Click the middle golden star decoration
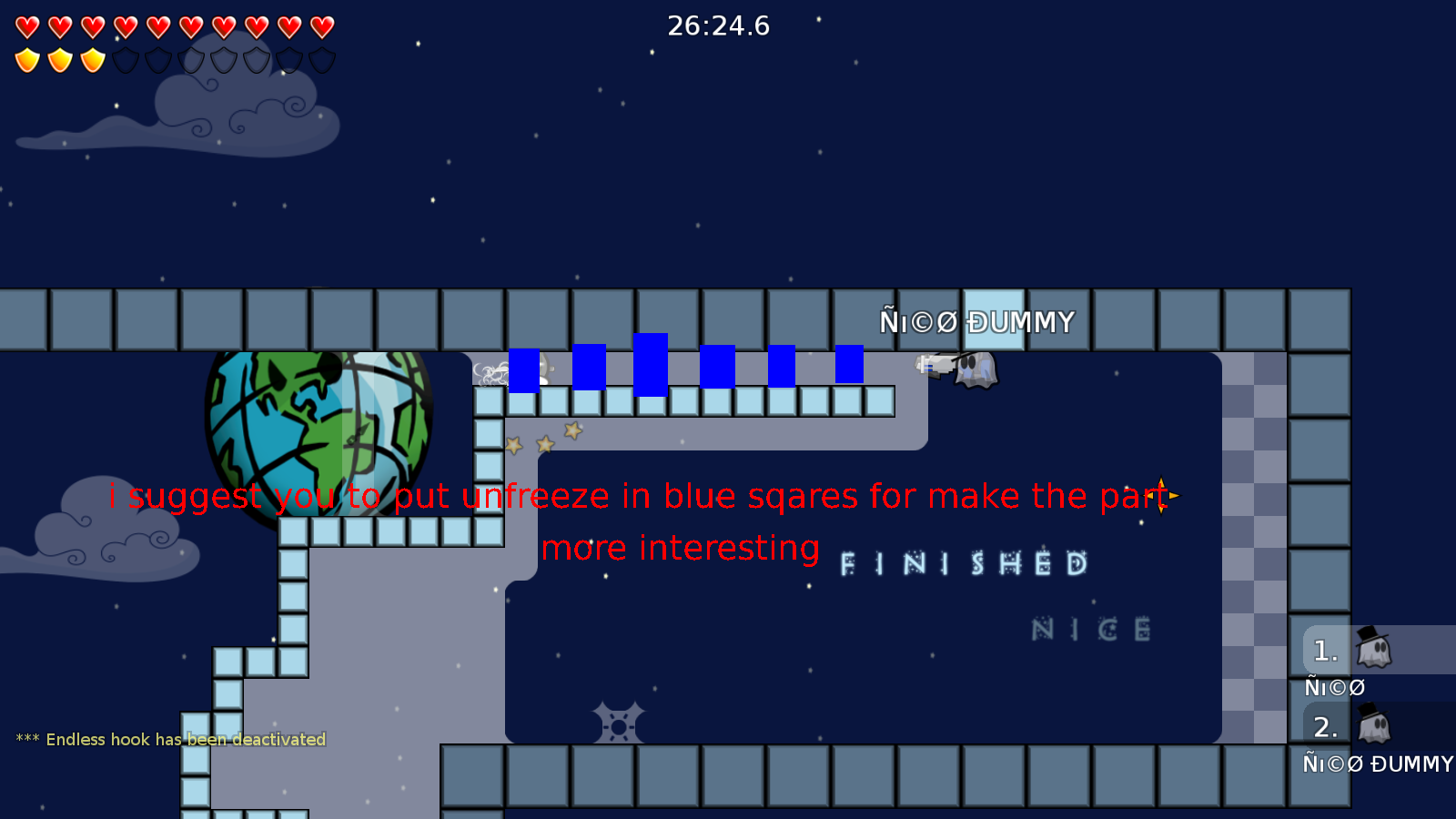The width and height of the screenshot is (1456, 819). [544, 445]
